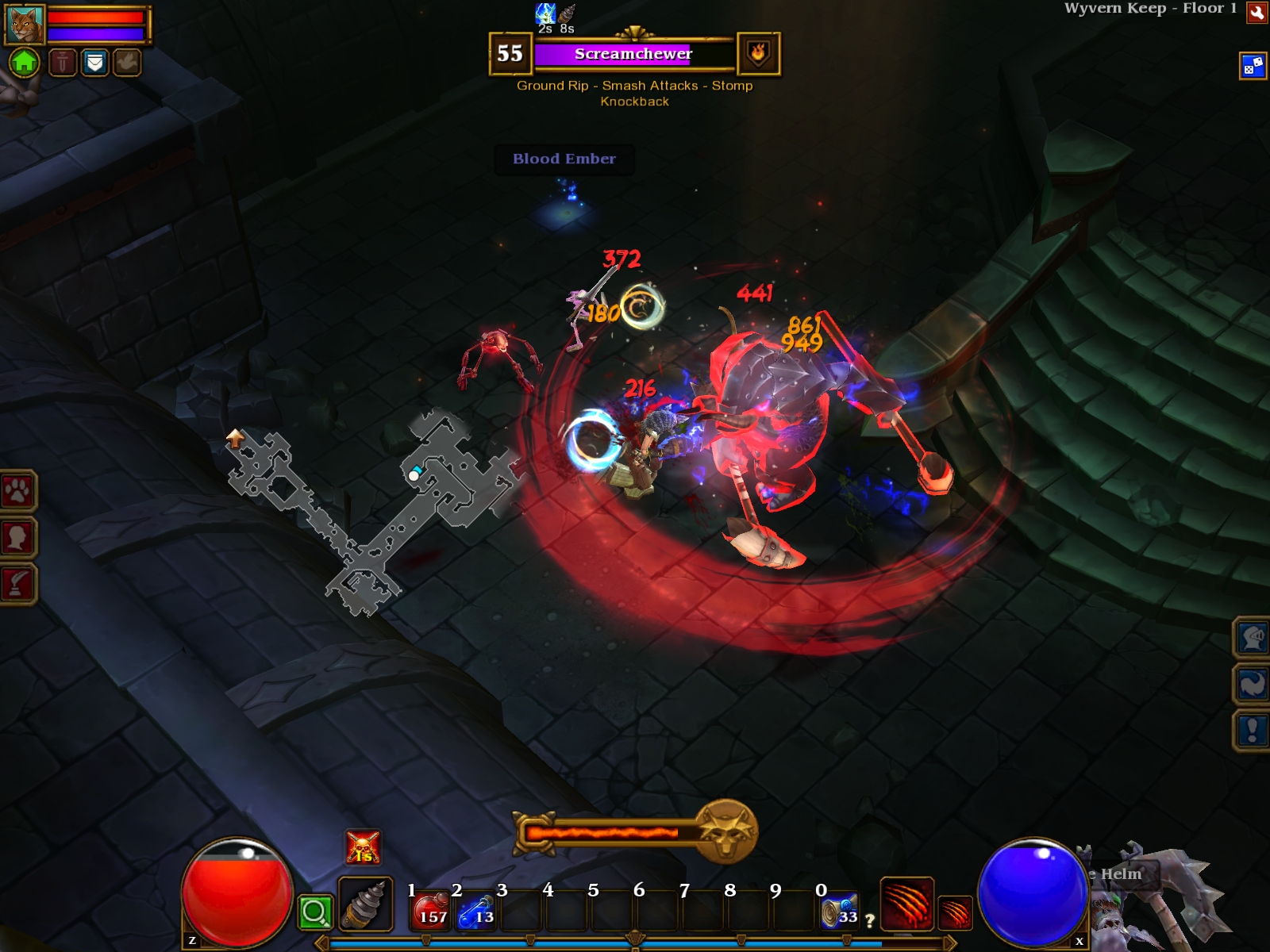Open the wrench settings menu

point(1257,13)
